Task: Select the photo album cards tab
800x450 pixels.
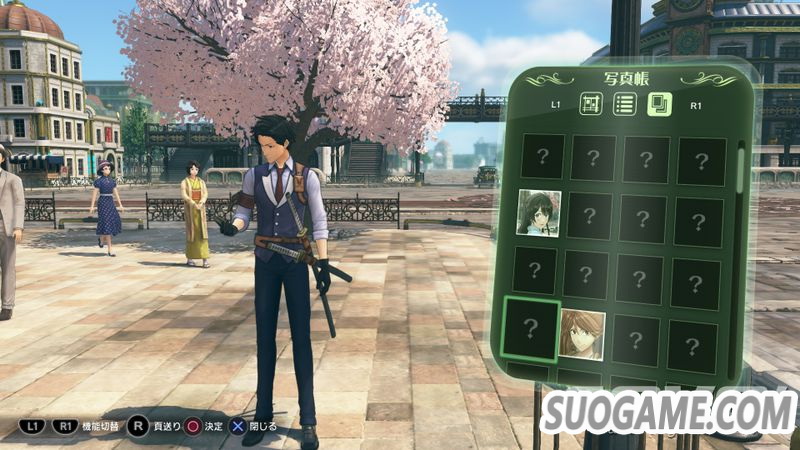Action: 659,102
